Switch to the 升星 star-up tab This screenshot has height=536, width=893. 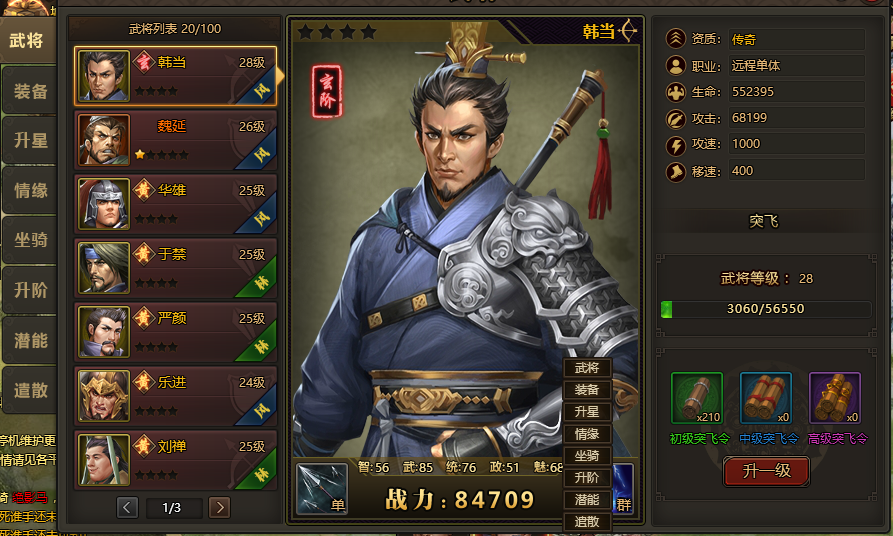(30, 141)
